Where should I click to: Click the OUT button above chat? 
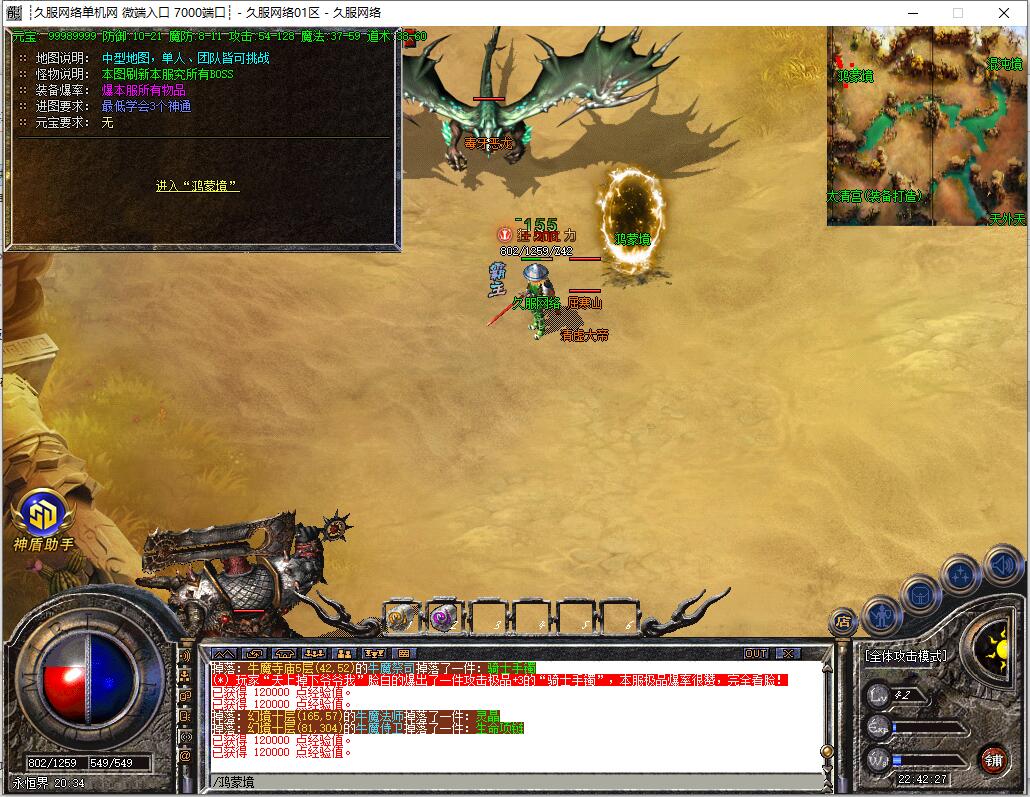point(757,653)
